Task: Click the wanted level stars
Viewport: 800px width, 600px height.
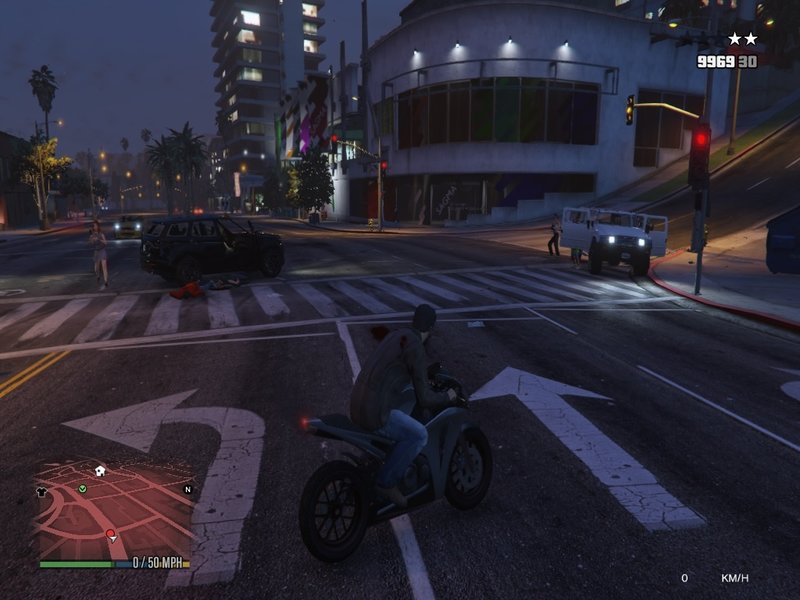Action: [x=742, y=39]
